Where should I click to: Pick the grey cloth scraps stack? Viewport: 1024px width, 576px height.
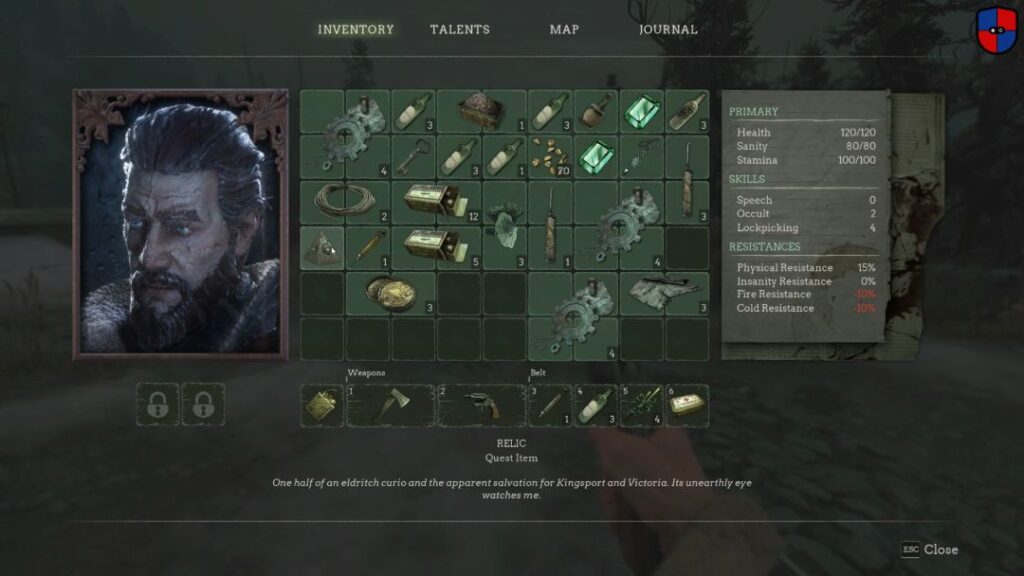point(663,293)
